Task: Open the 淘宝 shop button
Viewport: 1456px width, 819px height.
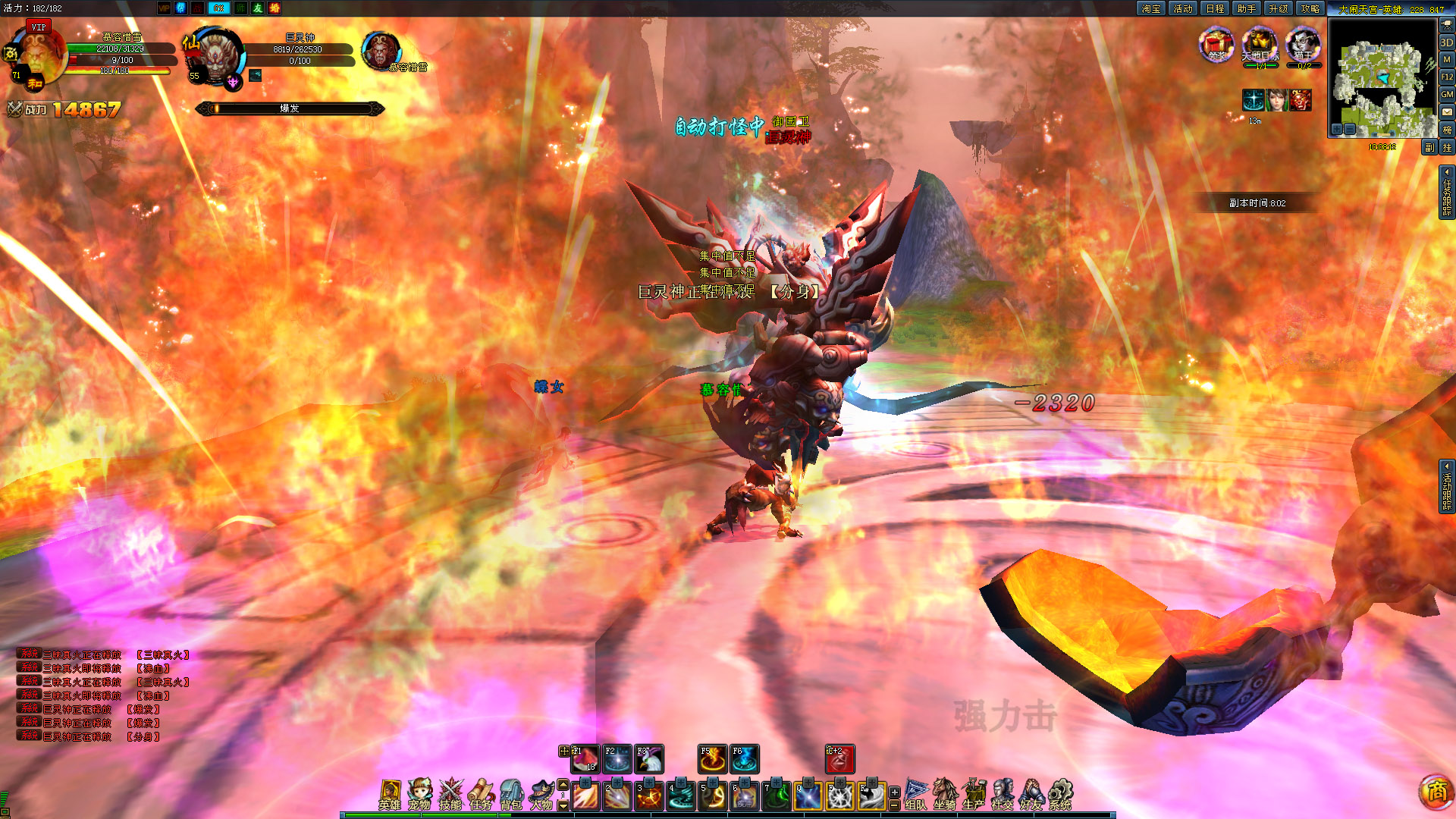Action: click(x=1151, y=8)
